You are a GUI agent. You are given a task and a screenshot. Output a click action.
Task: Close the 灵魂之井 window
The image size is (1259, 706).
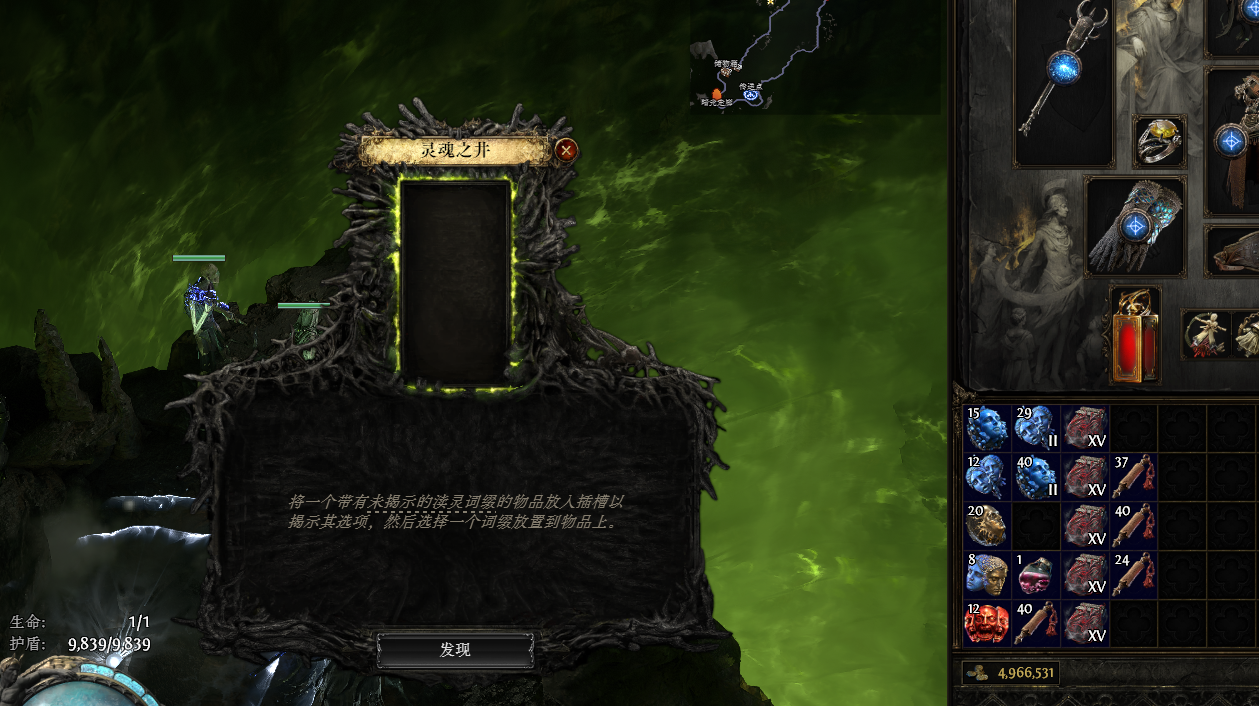(566, 150)
